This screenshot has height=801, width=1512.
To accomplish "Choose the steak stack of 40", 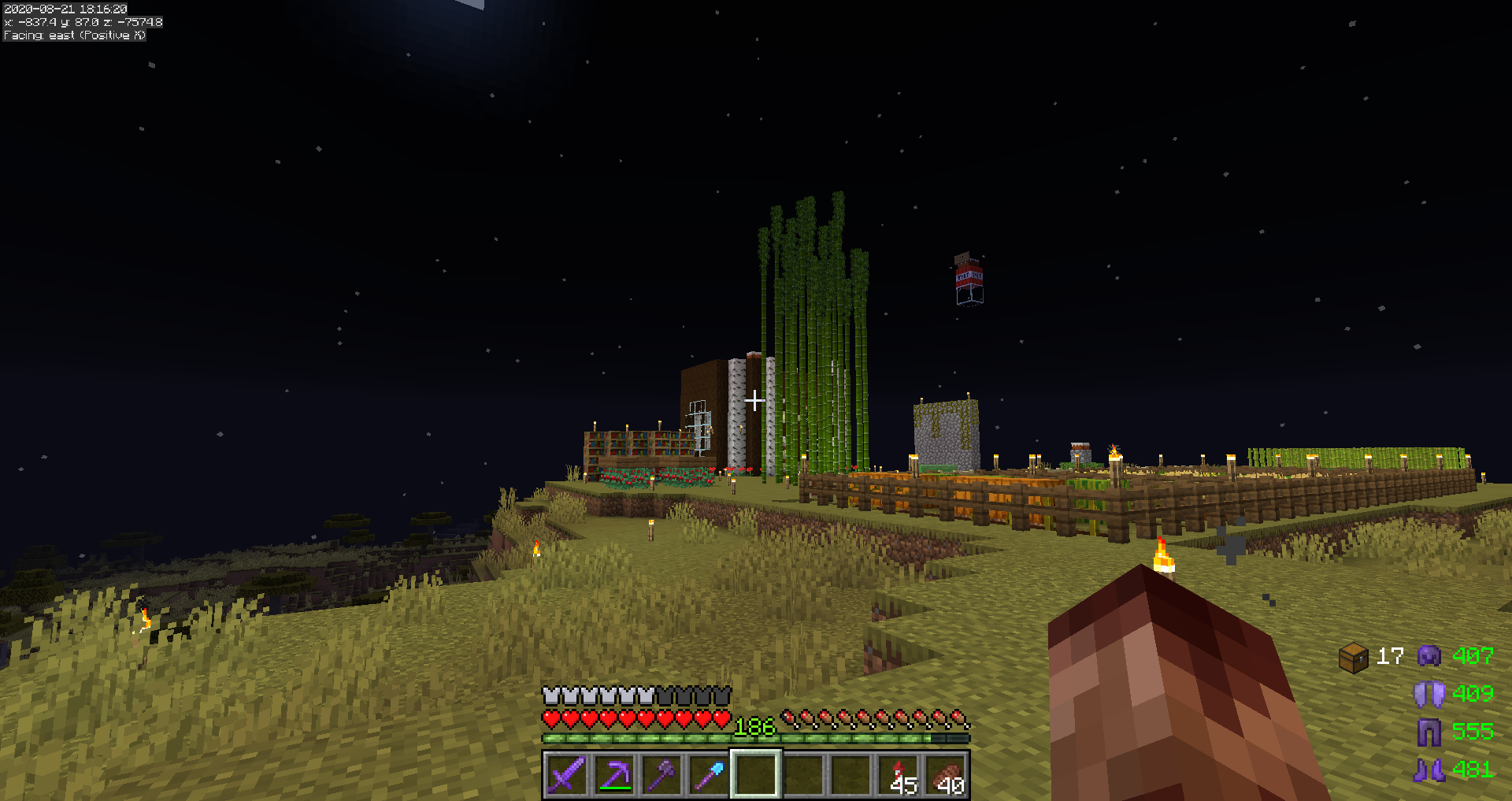I will (947, 775).
